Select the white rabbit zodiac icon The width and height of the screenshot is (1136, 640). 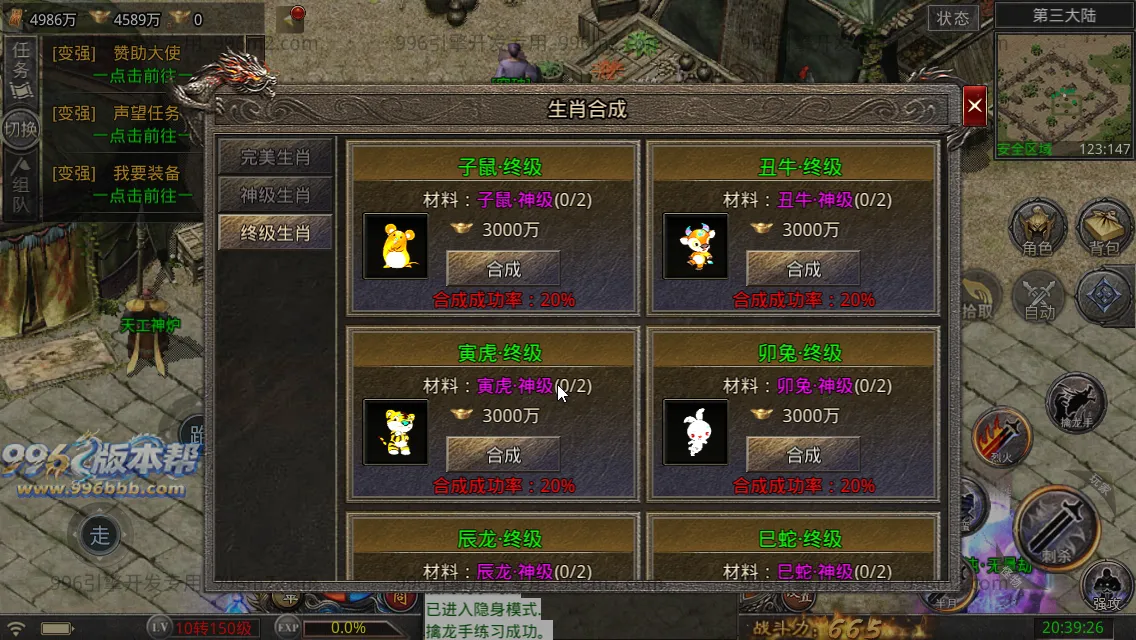click(696, 432)
